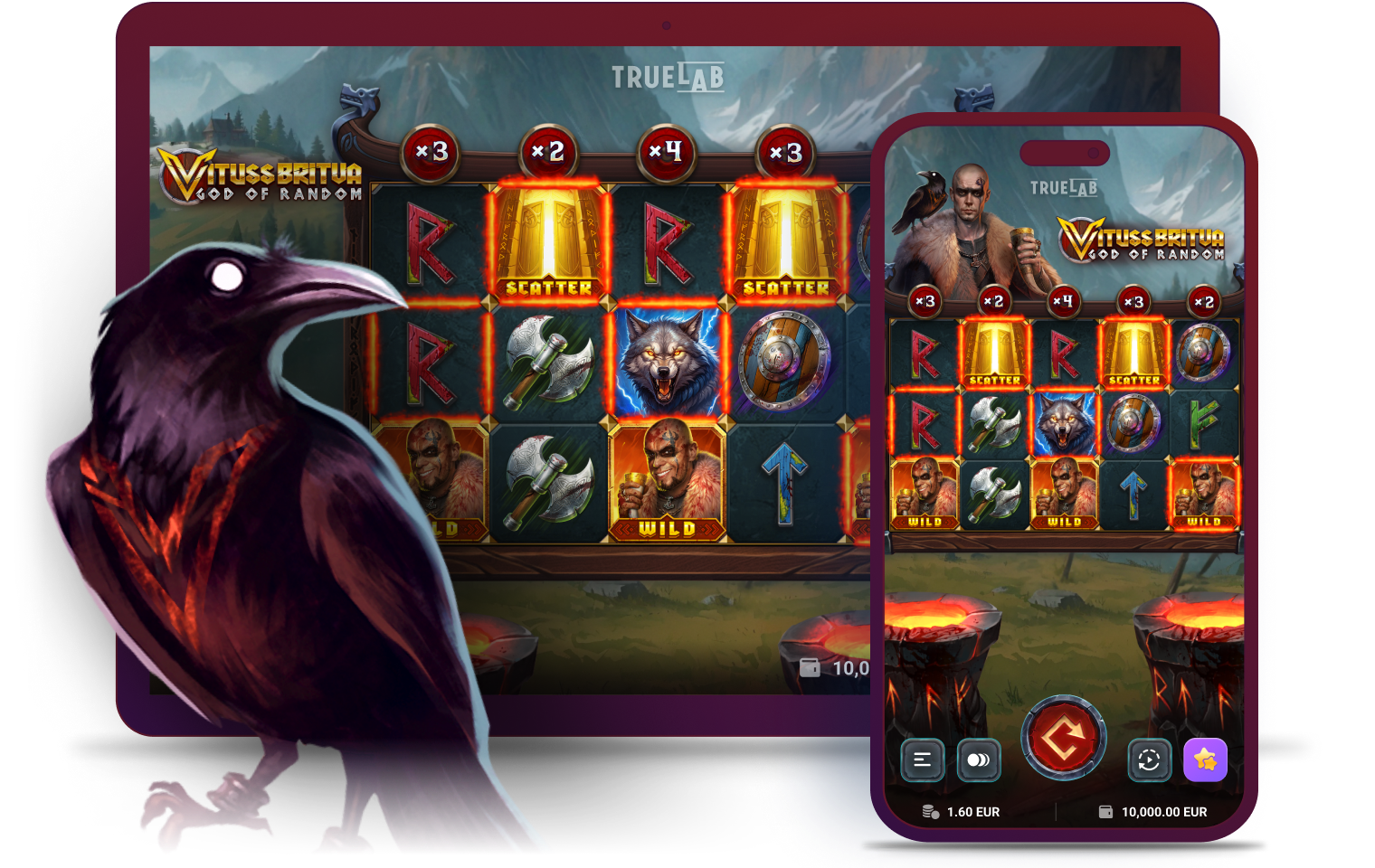Open the ×2 multiplier orb on the tablet
The width and height of the screenshot is (1375, 868).
click(549, 154)
